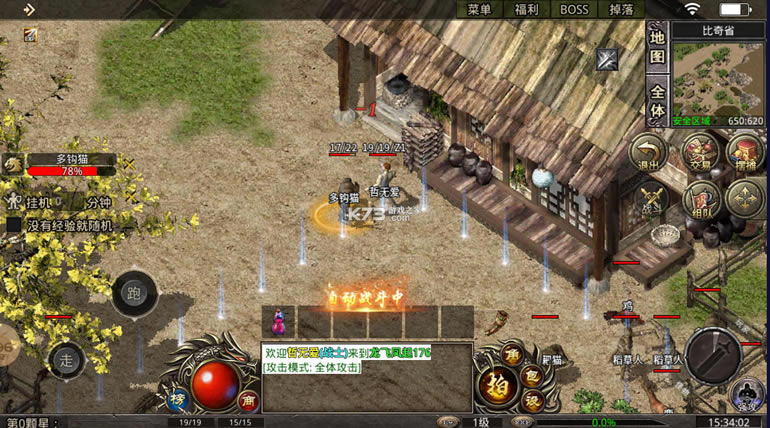Tap the 退出 exit button
The image size is (770, 428).
point(650,153)
